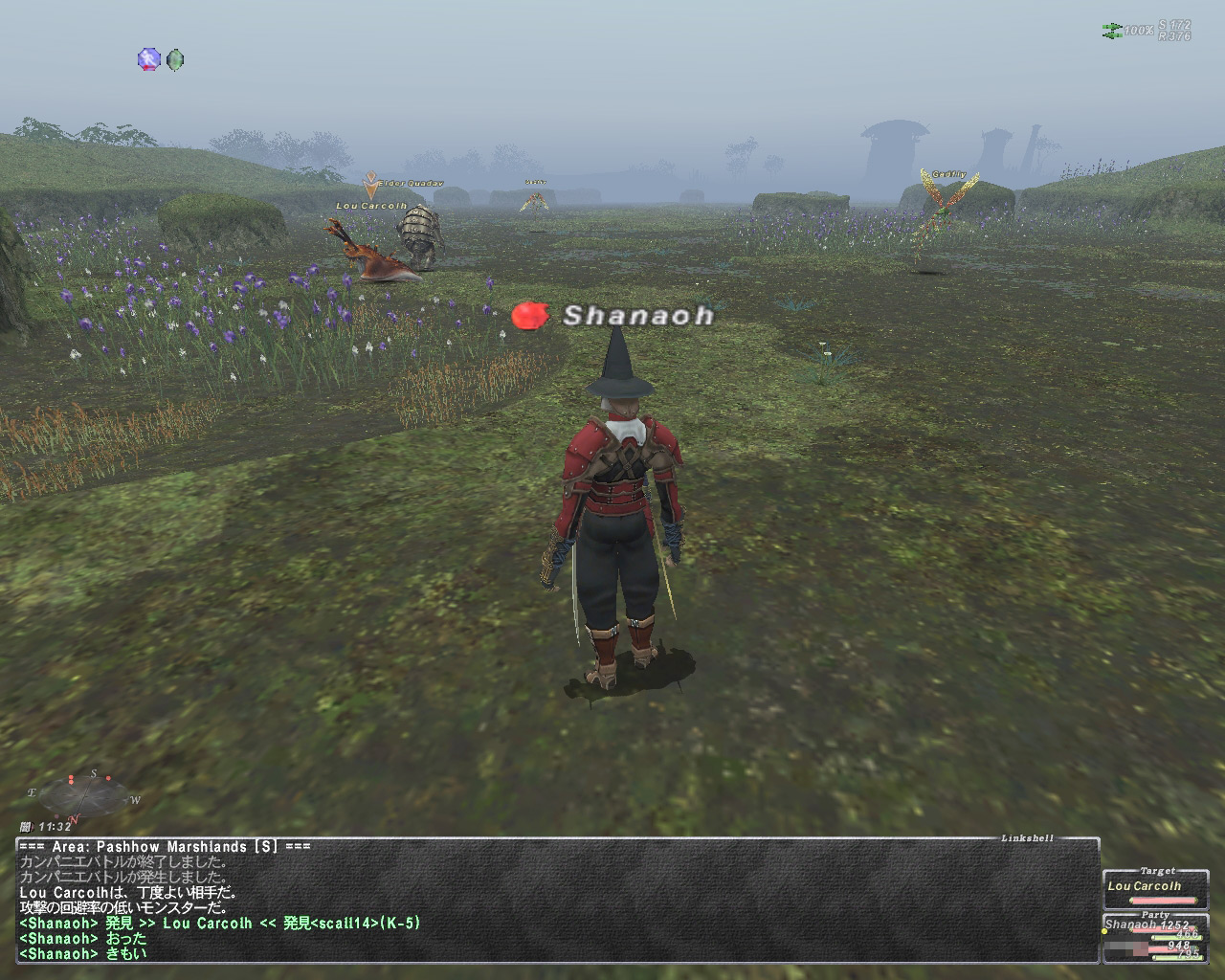This screenshot has width=1225, height=980.
Task: Select the green gem status icon
Action: pyautogui.click(x=175, y=60)
